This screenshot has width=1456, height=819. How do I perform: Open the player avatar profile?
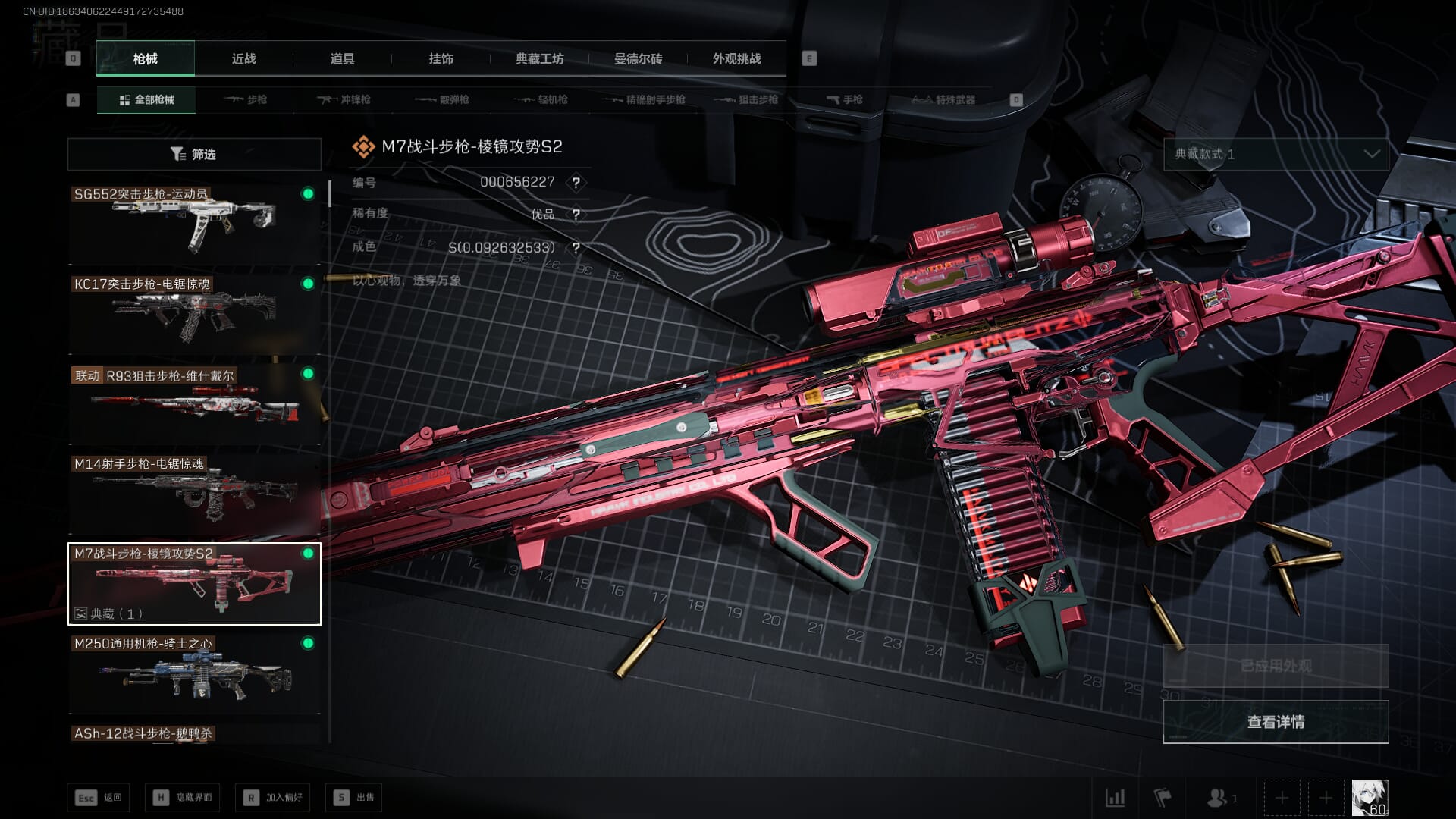[x=1370, y=798]
